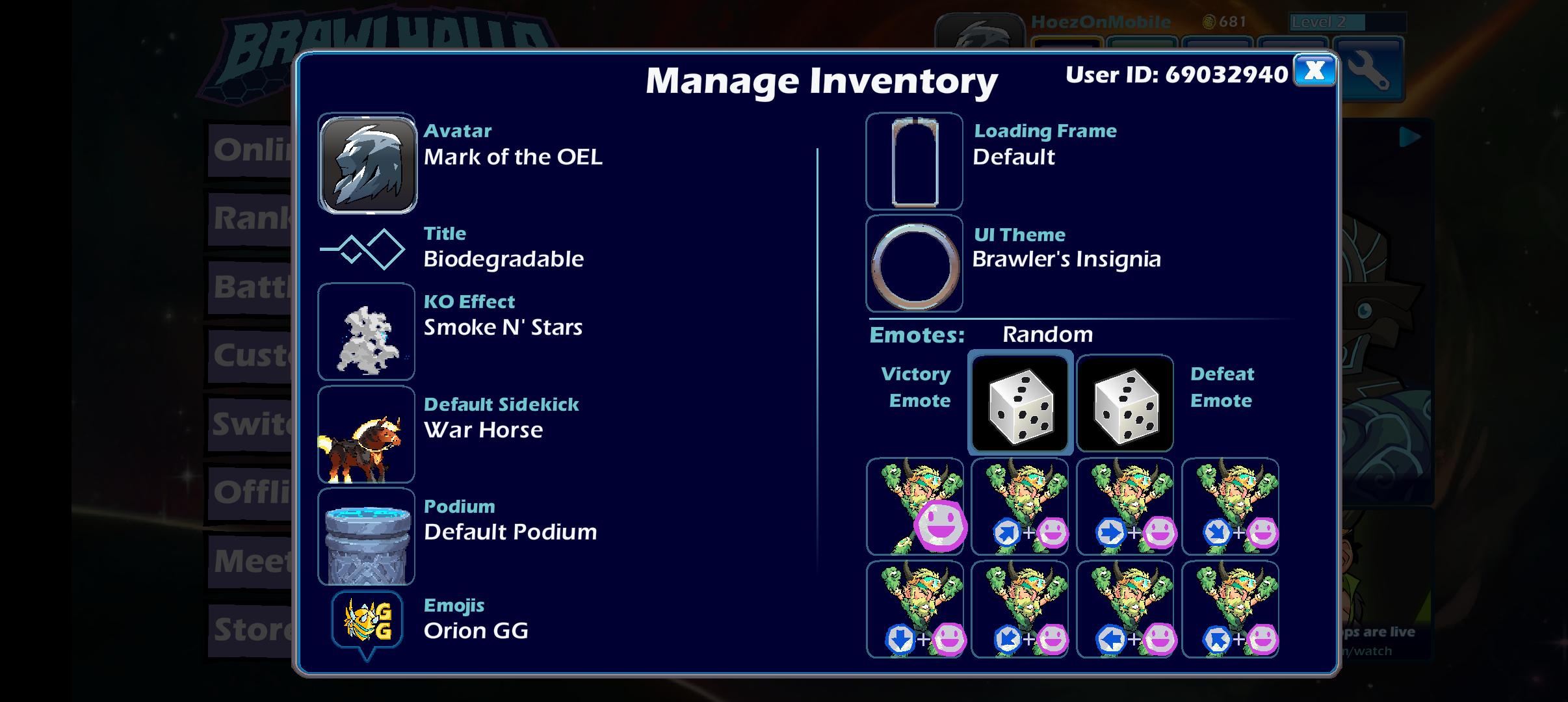Select the Mark of the OEL avatar icon
The height and width of the screenshot is (702, 1568).
point(367,162)
